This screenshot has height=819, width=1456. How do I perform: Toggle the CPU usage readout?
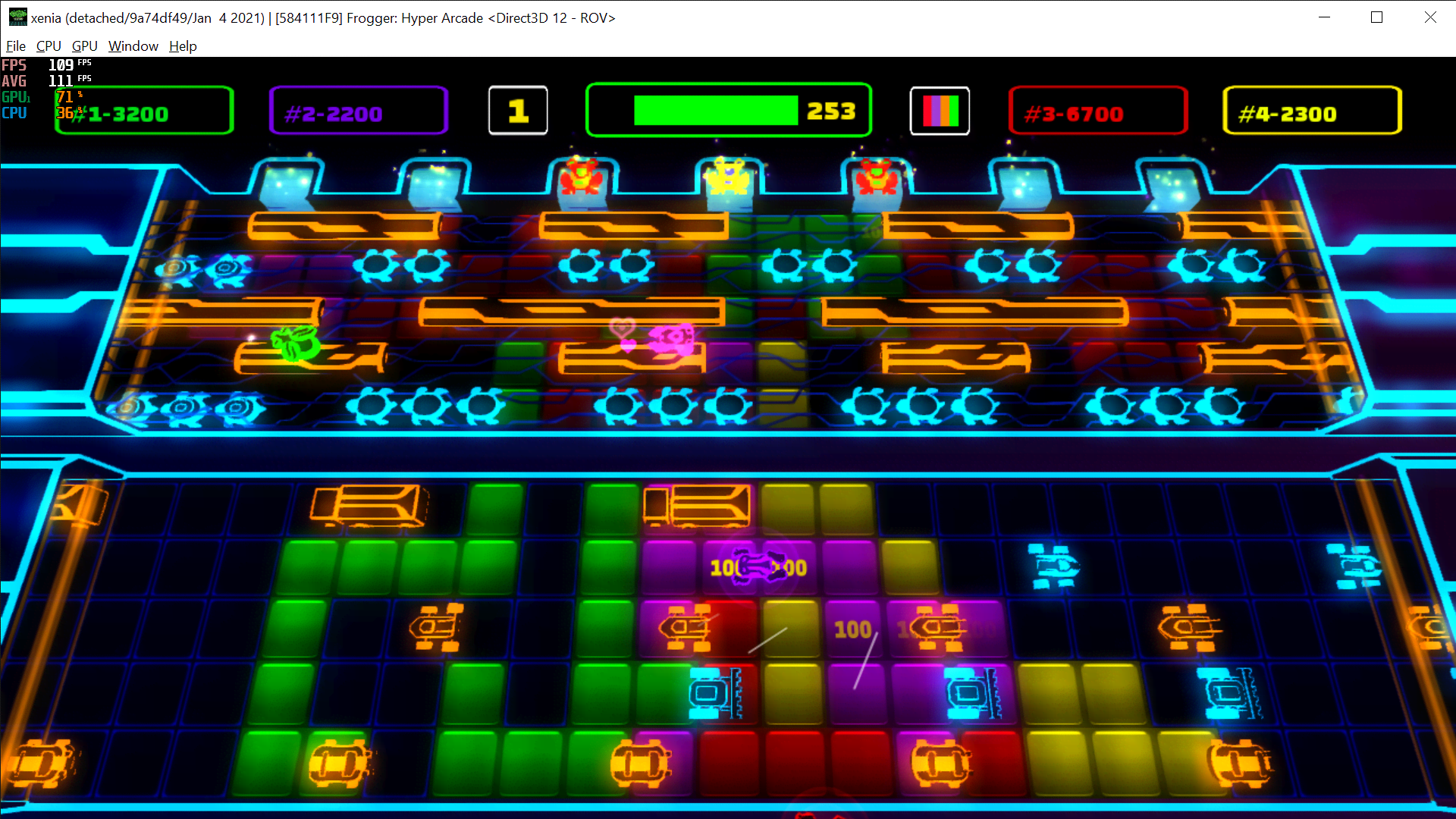(x=14, y=112)
